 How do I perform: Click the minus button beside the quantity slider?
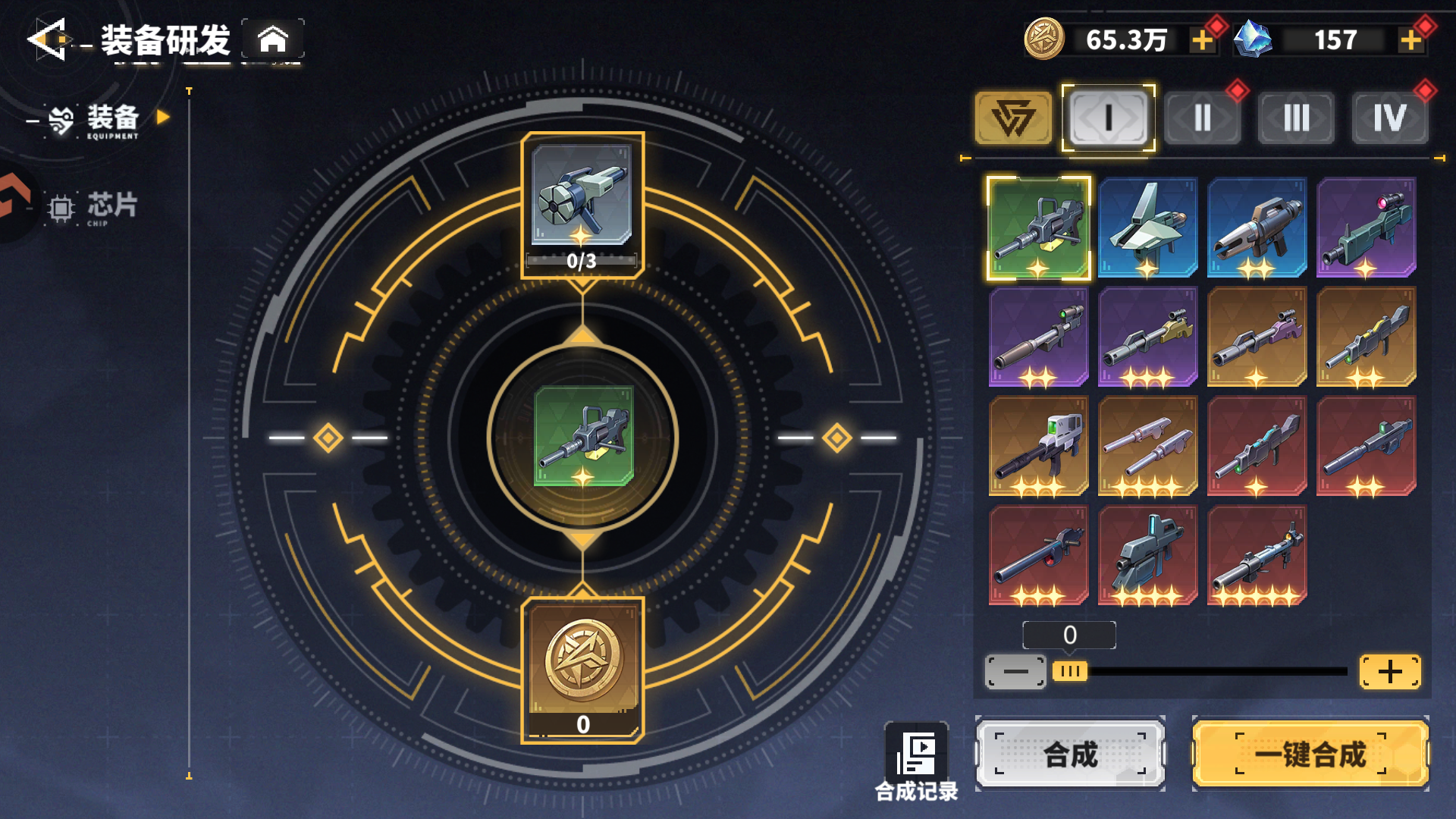point(1015,671)
